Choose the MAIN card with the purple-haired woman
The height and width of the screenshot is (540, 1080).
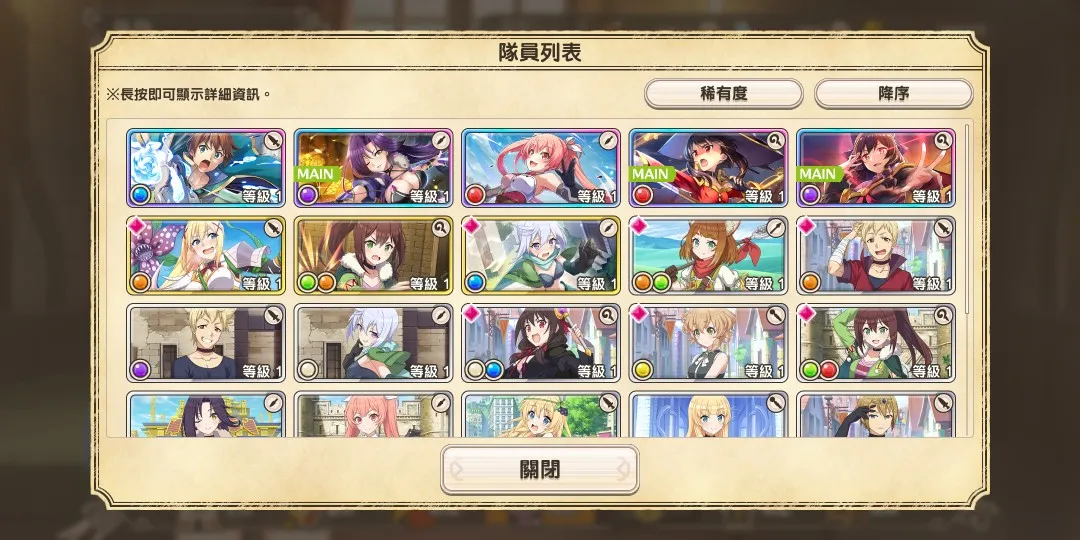tap(373, 167)
